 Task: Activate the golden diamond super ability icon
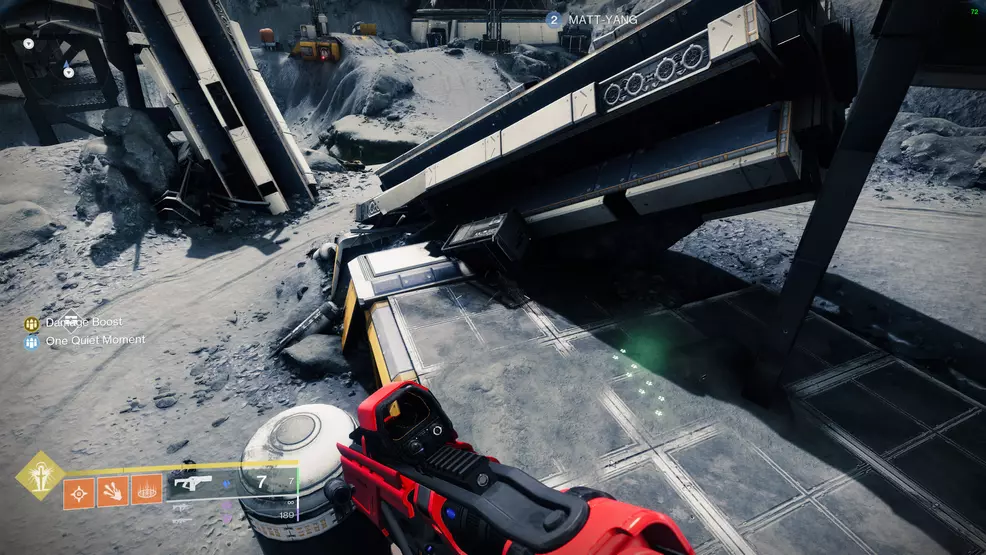point(40,475)
